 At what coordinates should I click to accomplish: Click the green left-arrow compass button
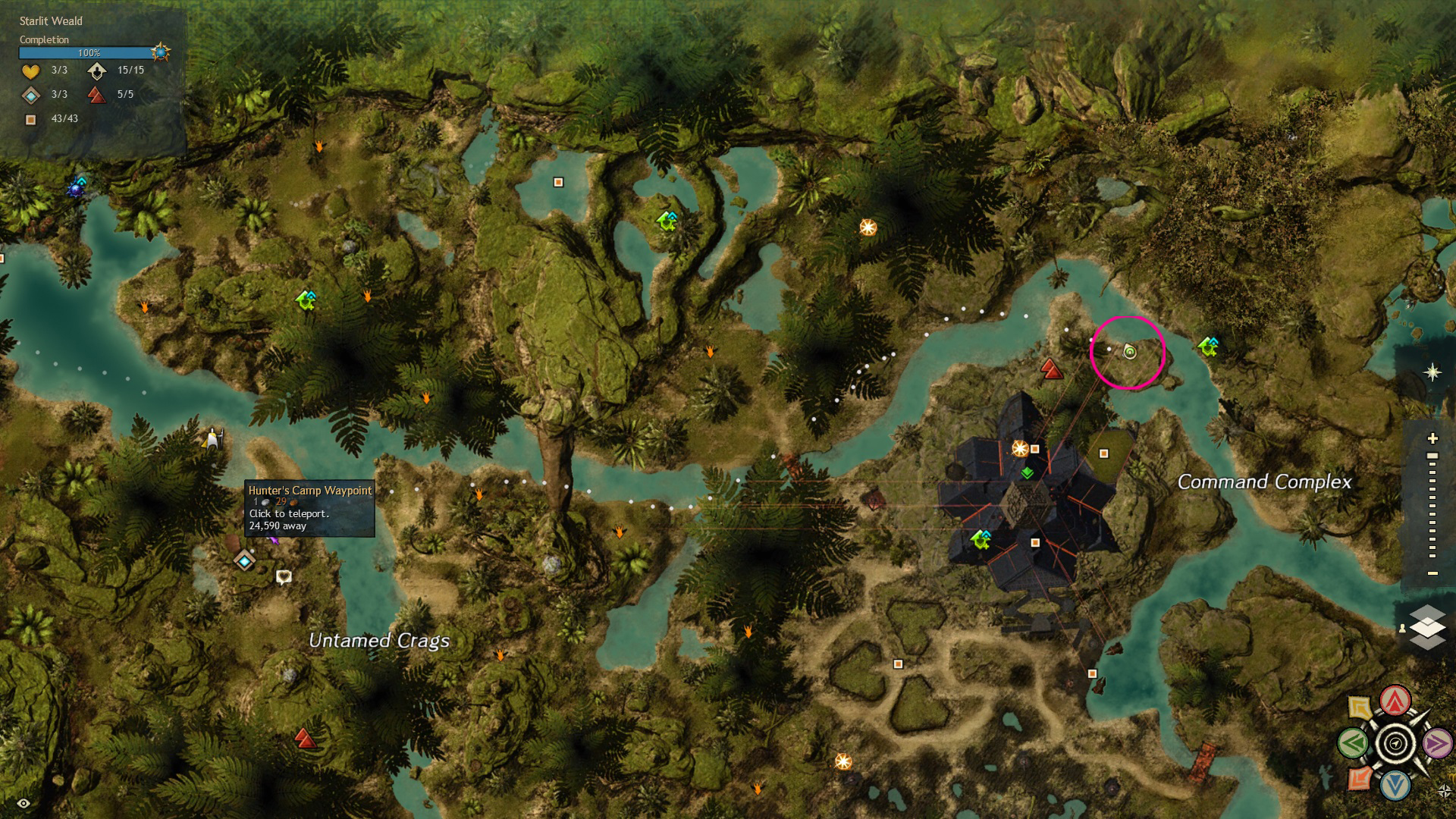pos(1354,743)
